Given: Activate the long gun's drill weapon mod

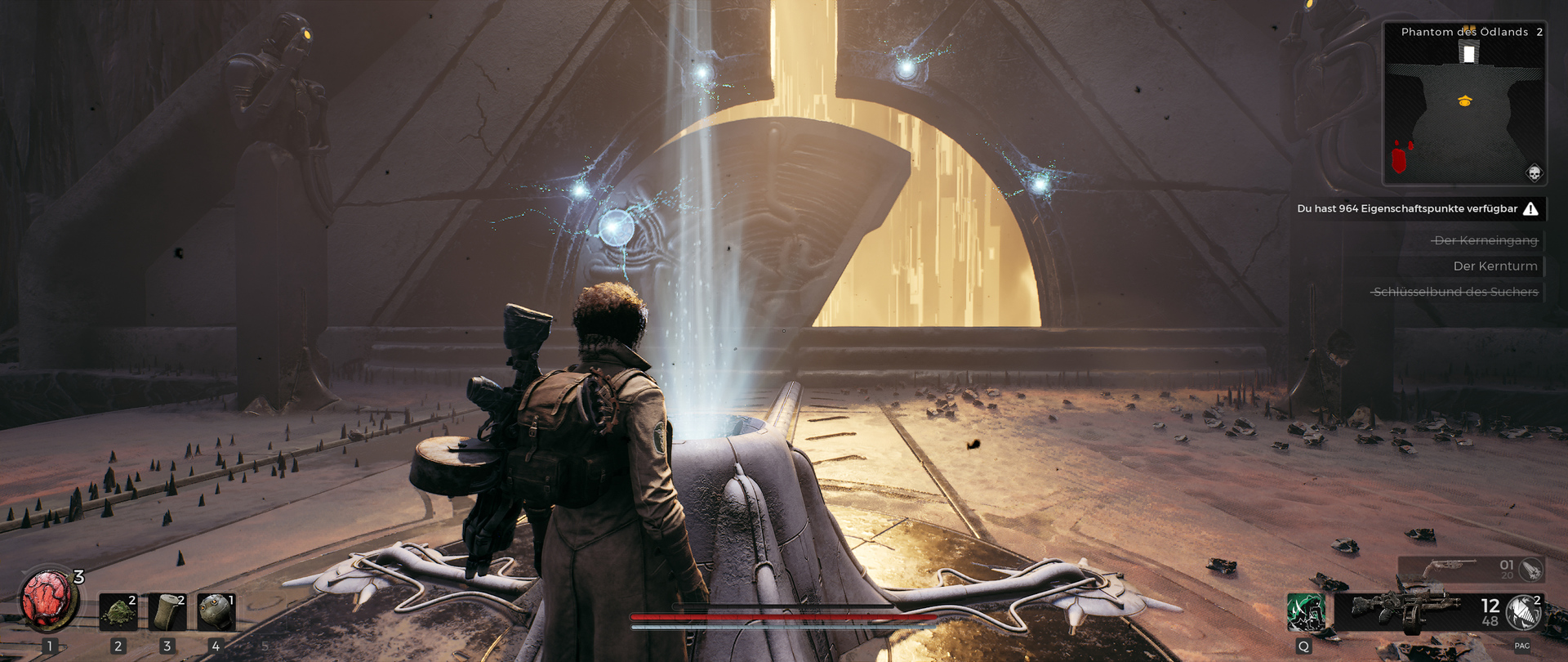Looking at the screenshot, I should coord(1522,612).
